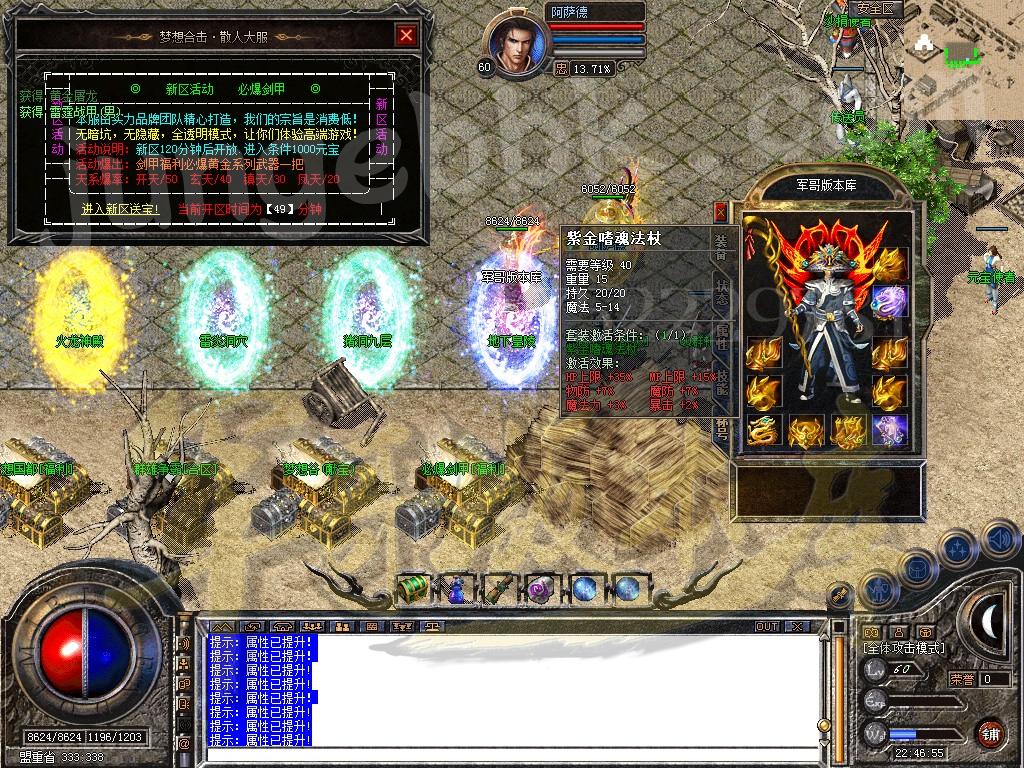The width and height of the screenshot is (1024, 768).
Task: Close the chat panel with its X button
Action: coord(797,626)
